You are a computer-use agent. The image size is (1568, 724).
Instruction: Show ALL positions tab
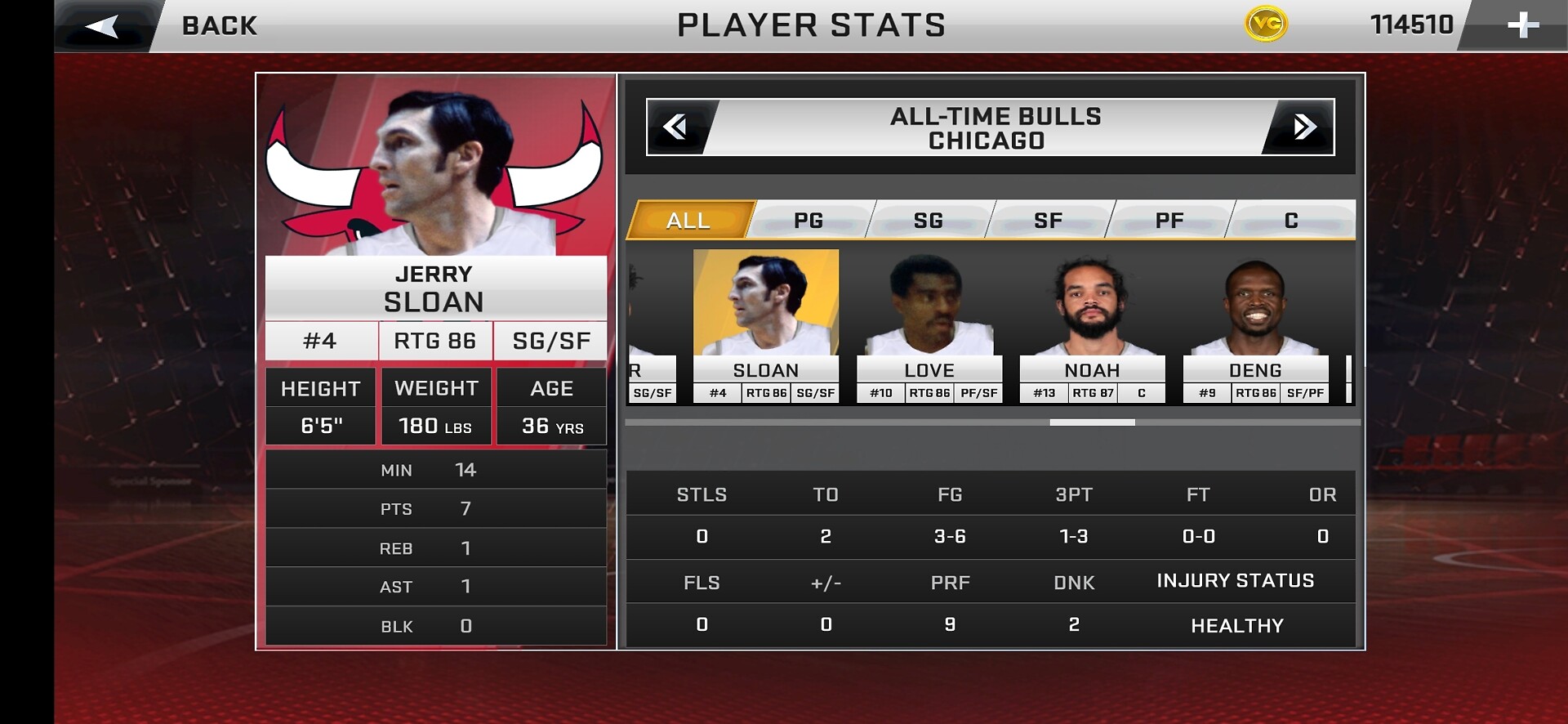tap(688, 220)
